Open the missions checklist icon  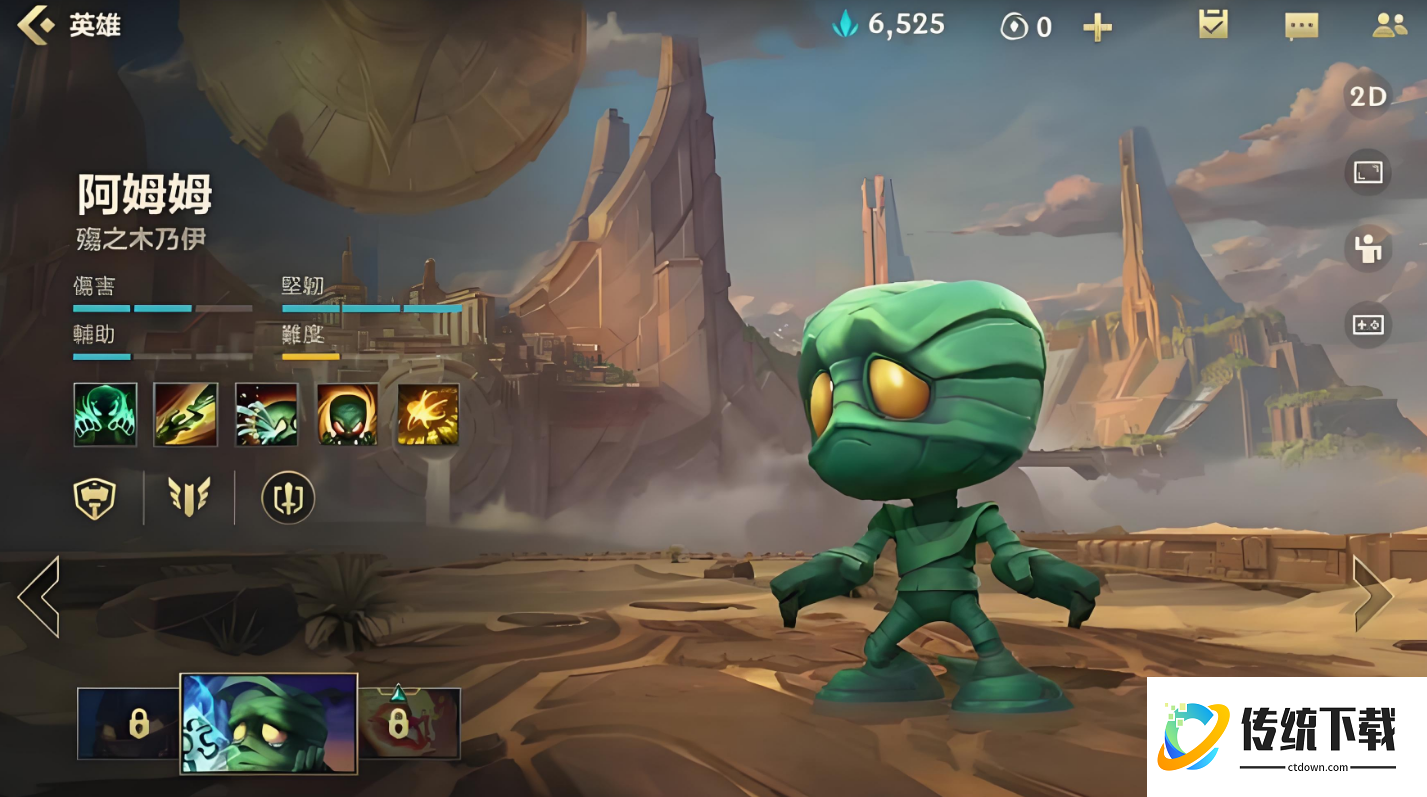pyautogui.click(x=1213, y=25)
